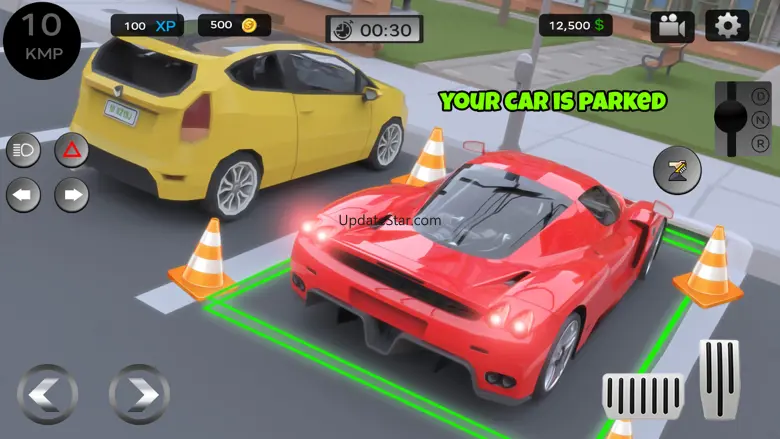Steer left with the large left arrow

tap(47, 393)
